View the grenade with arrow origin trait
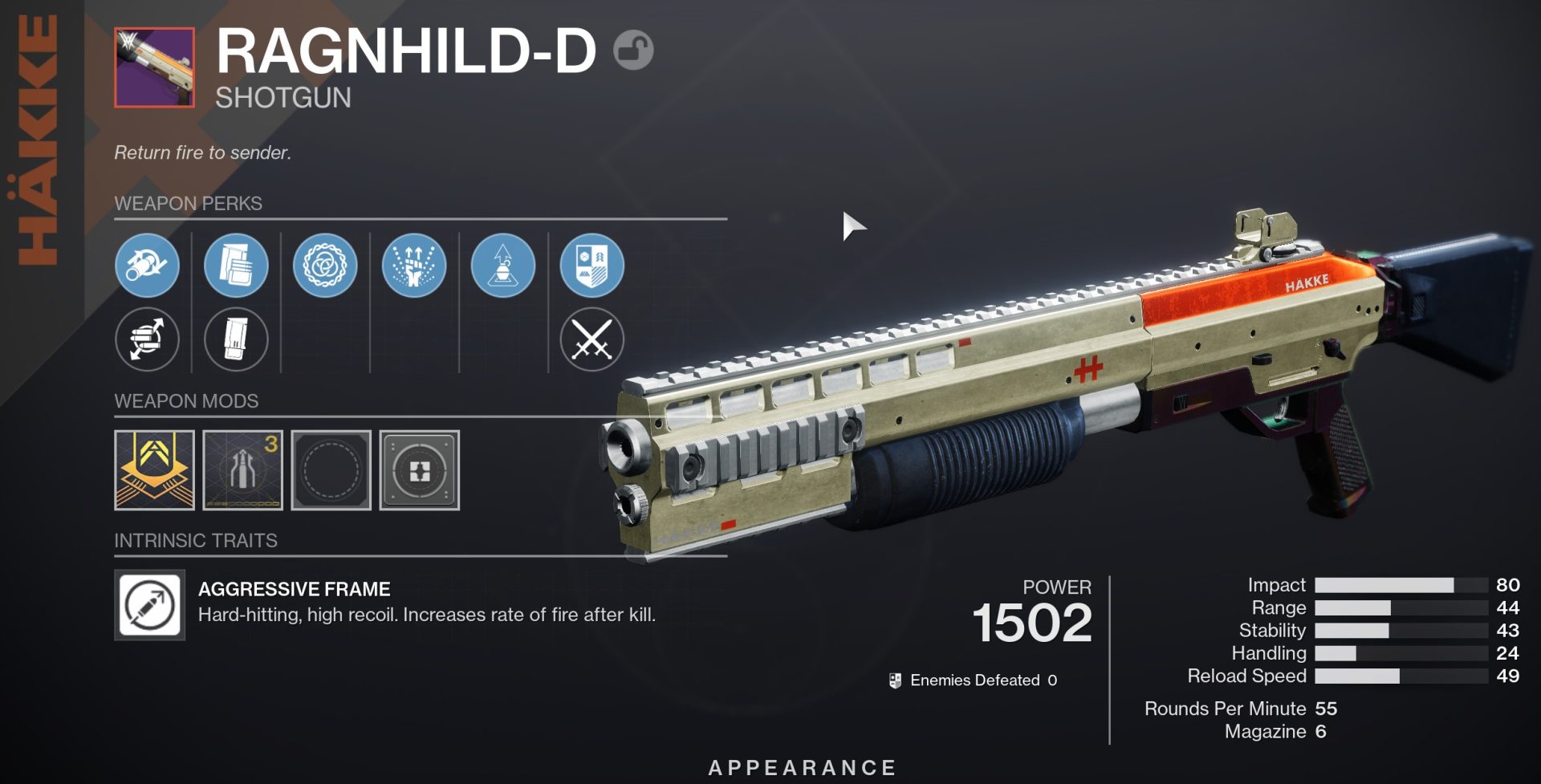Image resolution: width=1541 pixels, height=784 pixels. click(x=503, y=266)
